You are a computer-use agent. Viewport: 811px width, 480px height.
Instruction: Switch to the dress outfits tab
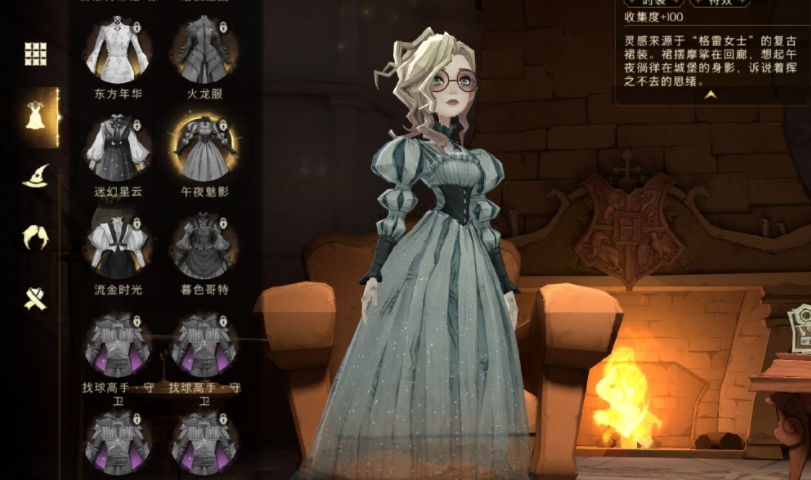point(36,117)
